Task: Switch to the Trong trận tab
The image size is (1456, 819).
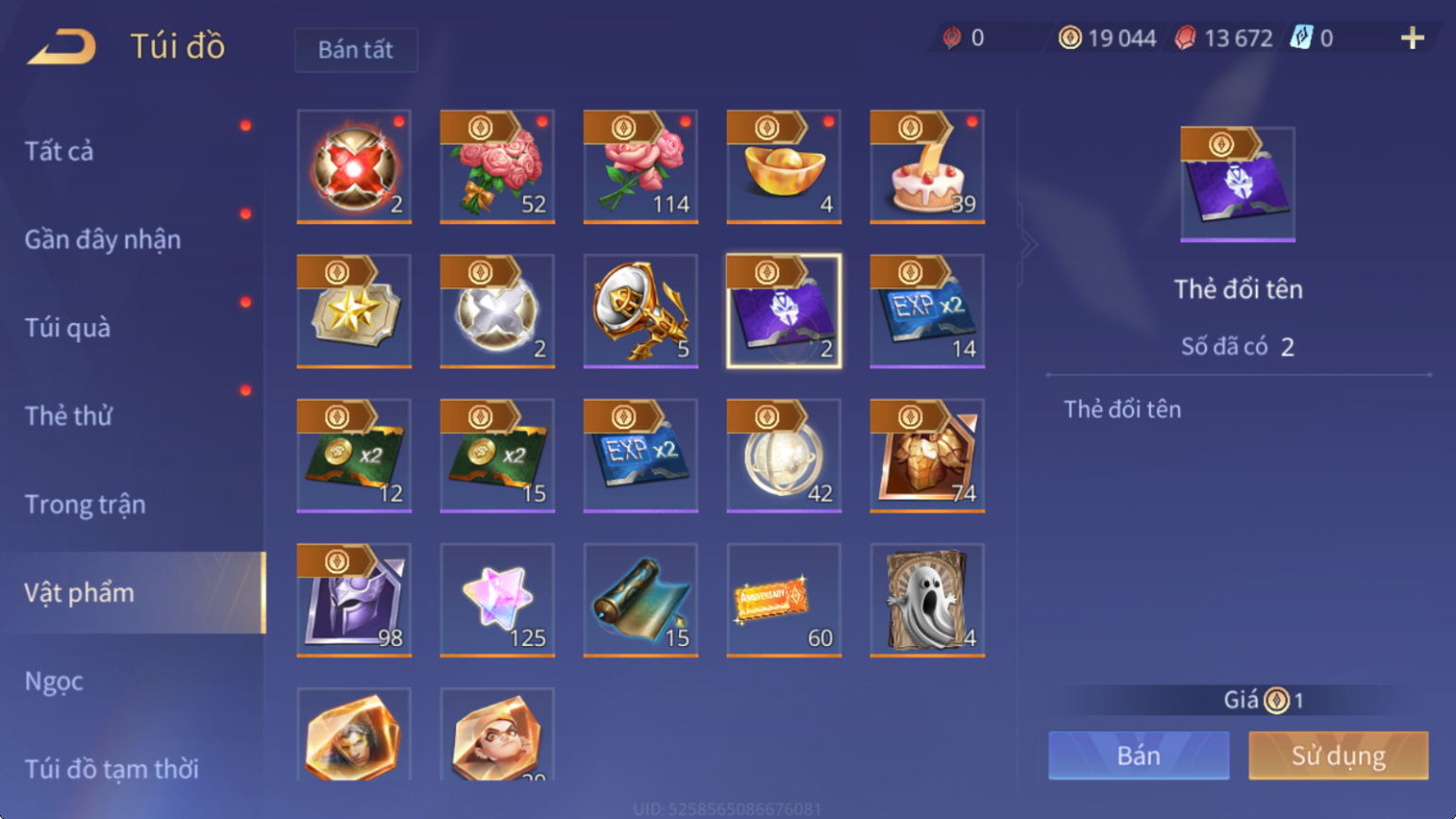Action: click(x=85, y=504)
